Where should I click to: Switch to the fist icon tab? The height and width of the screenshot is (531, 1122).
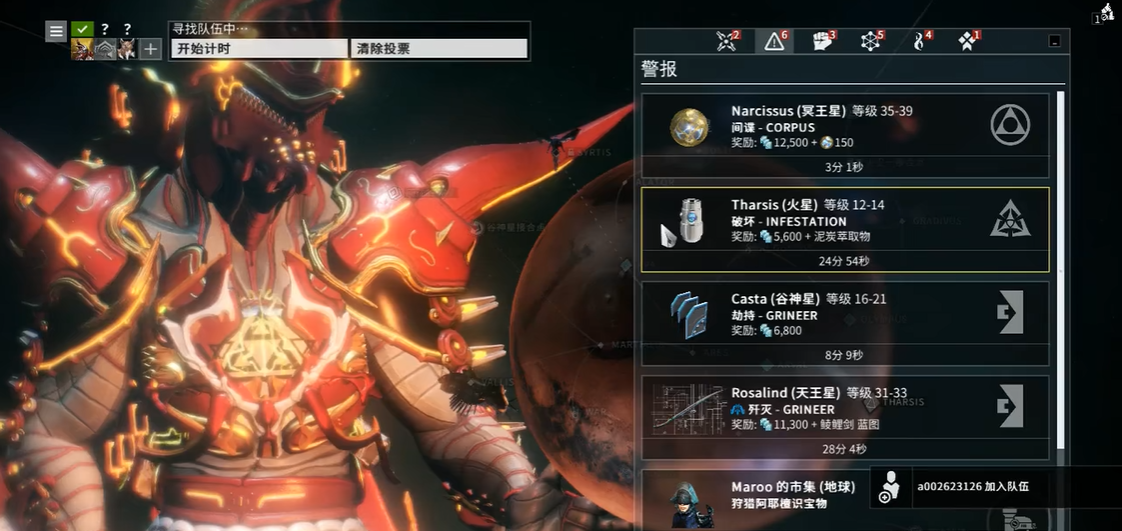(x=823, y=41)
